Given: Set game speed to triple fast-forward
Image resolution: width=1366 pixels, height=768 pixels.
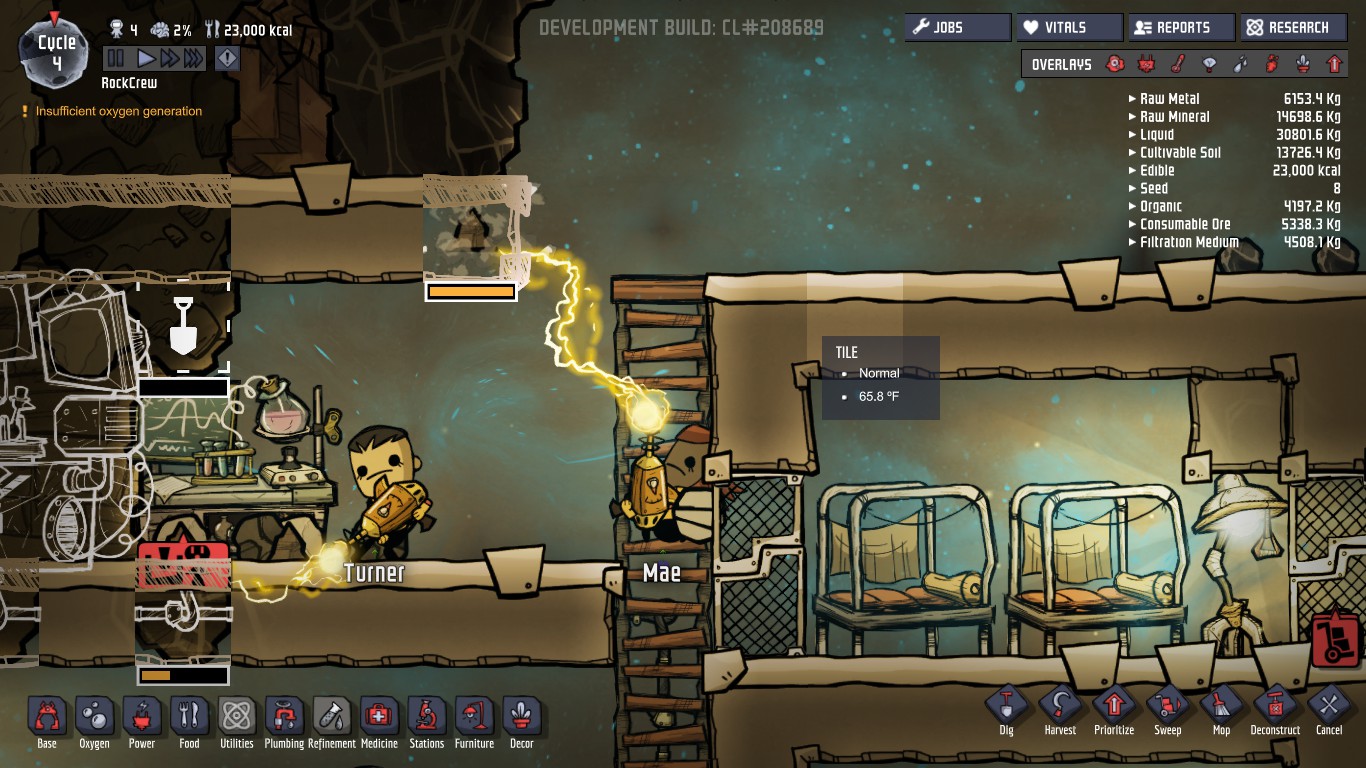Looking at the screenshot, I should pyautogui.click(x=193, y=59).
